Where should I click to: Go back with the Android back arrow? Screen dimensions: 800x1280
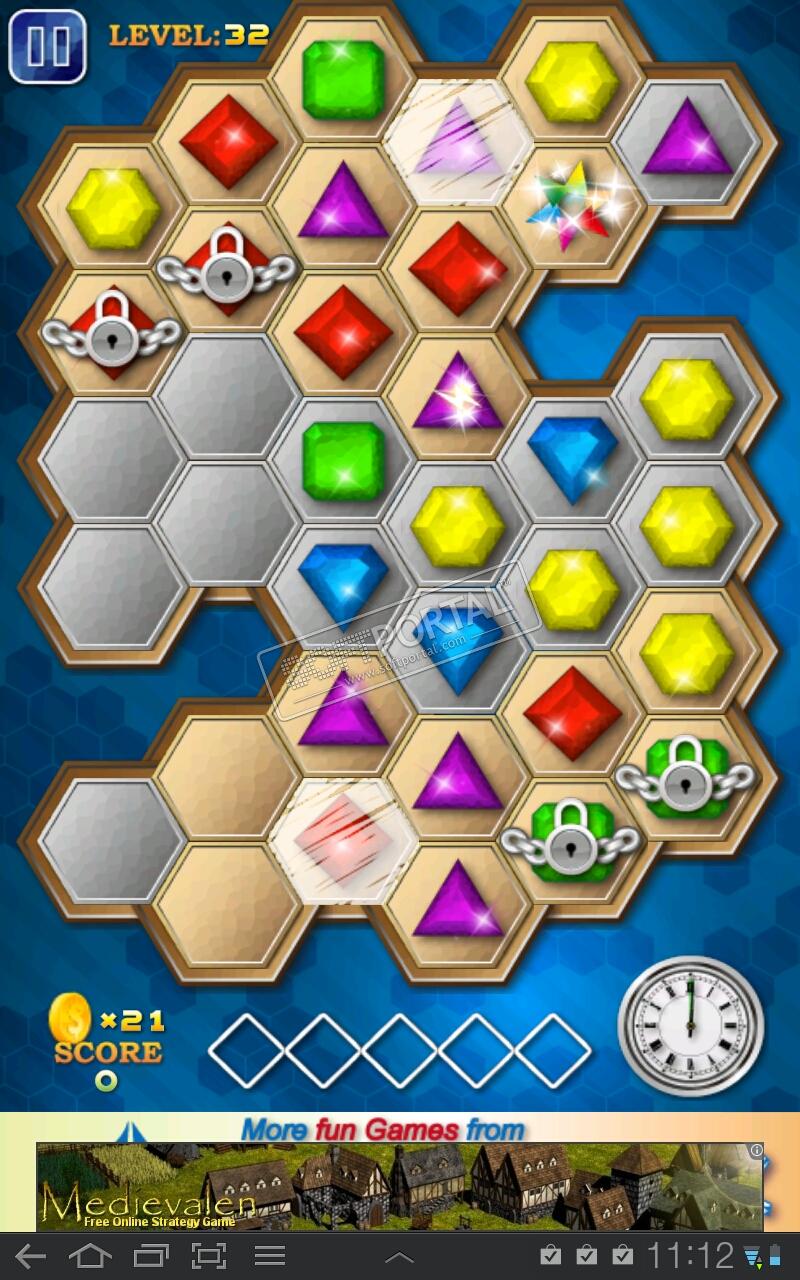point(31,1256)
